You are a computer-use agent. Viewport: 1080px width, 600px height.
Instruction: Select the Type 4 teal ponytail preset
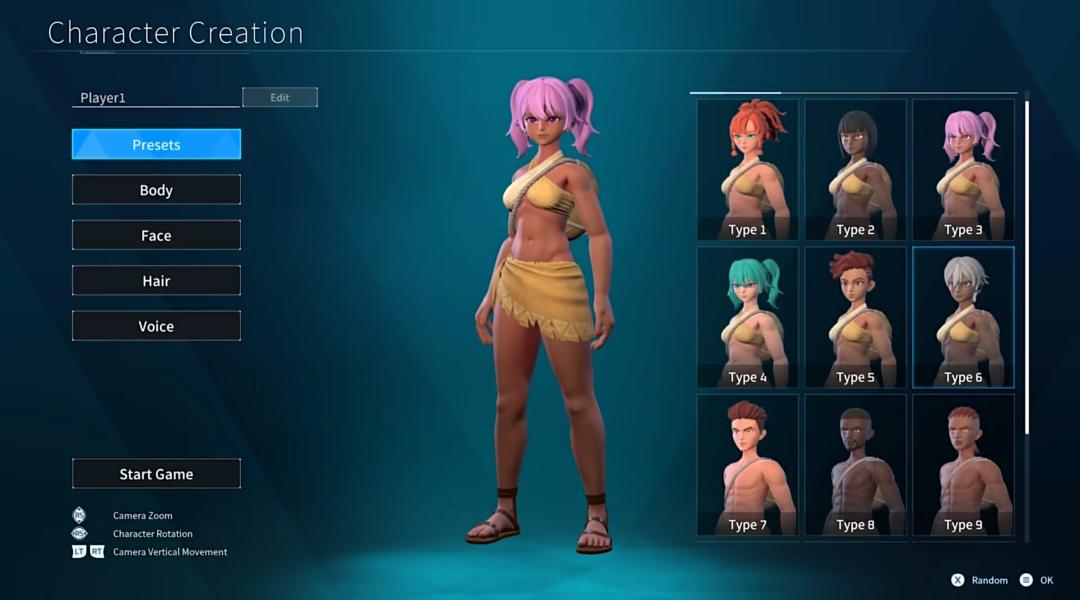pos(748,317)
